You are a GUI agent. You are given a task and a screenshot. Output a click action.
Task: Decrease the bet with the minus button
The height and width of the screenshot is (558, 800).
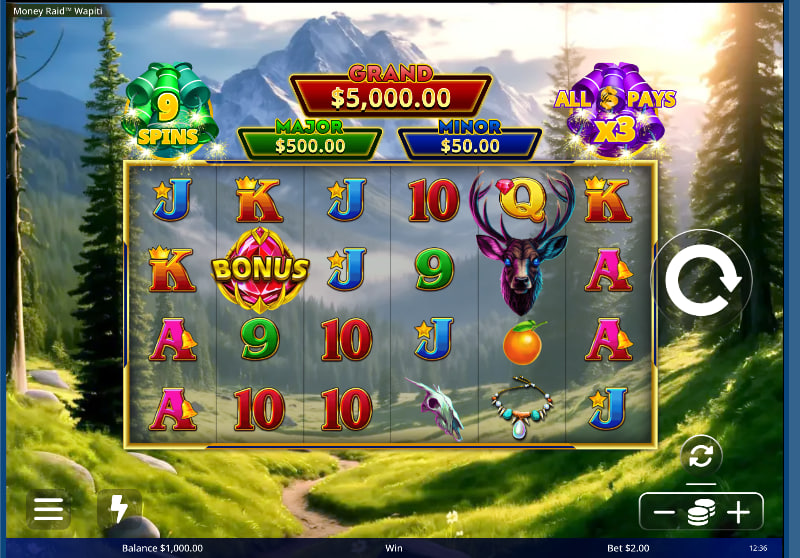664,513
